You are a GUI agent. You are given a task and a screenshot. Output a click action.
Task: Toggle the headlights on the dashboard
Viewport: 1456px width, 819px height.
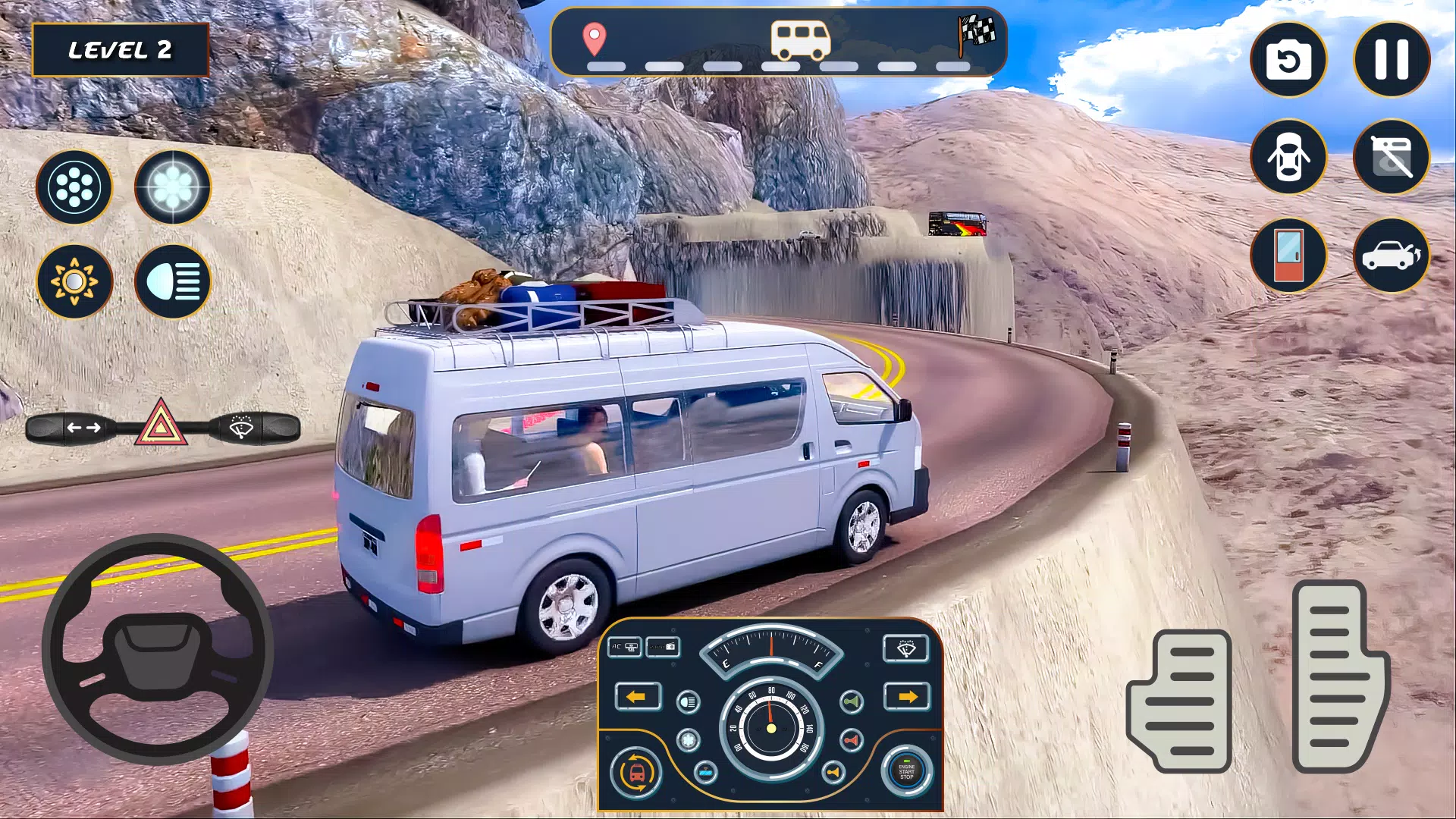click(688, 701)
